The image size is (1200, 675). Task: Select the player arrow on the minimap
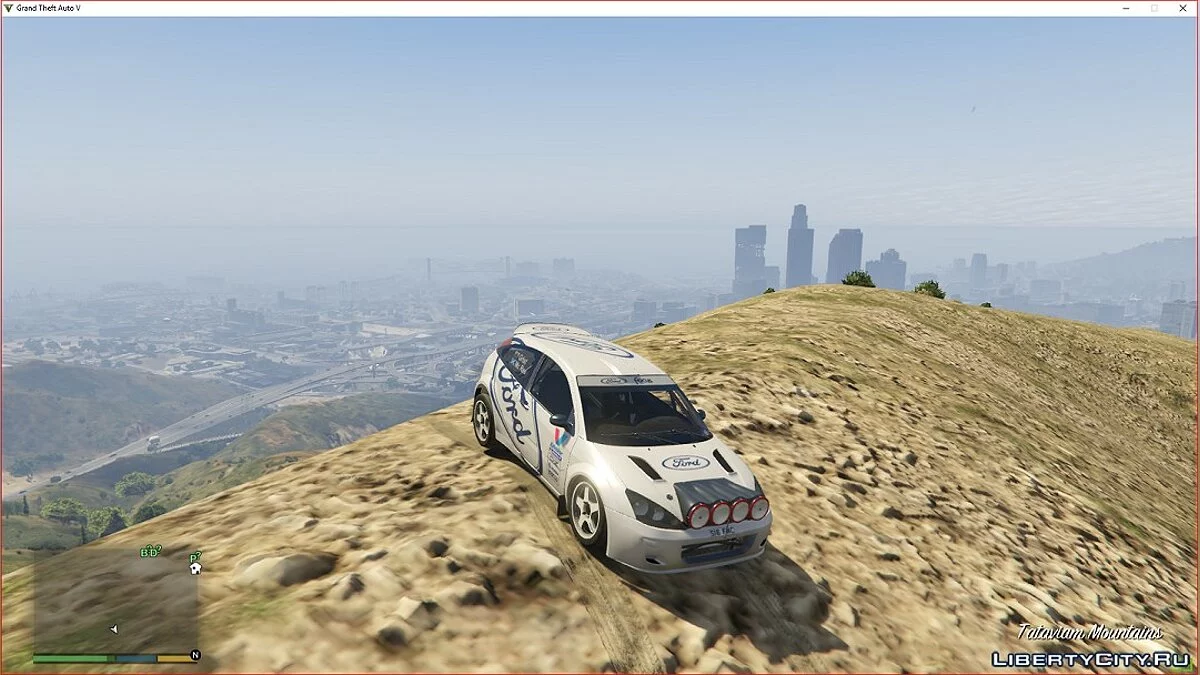pyautogui.click(x=113, y=629)
